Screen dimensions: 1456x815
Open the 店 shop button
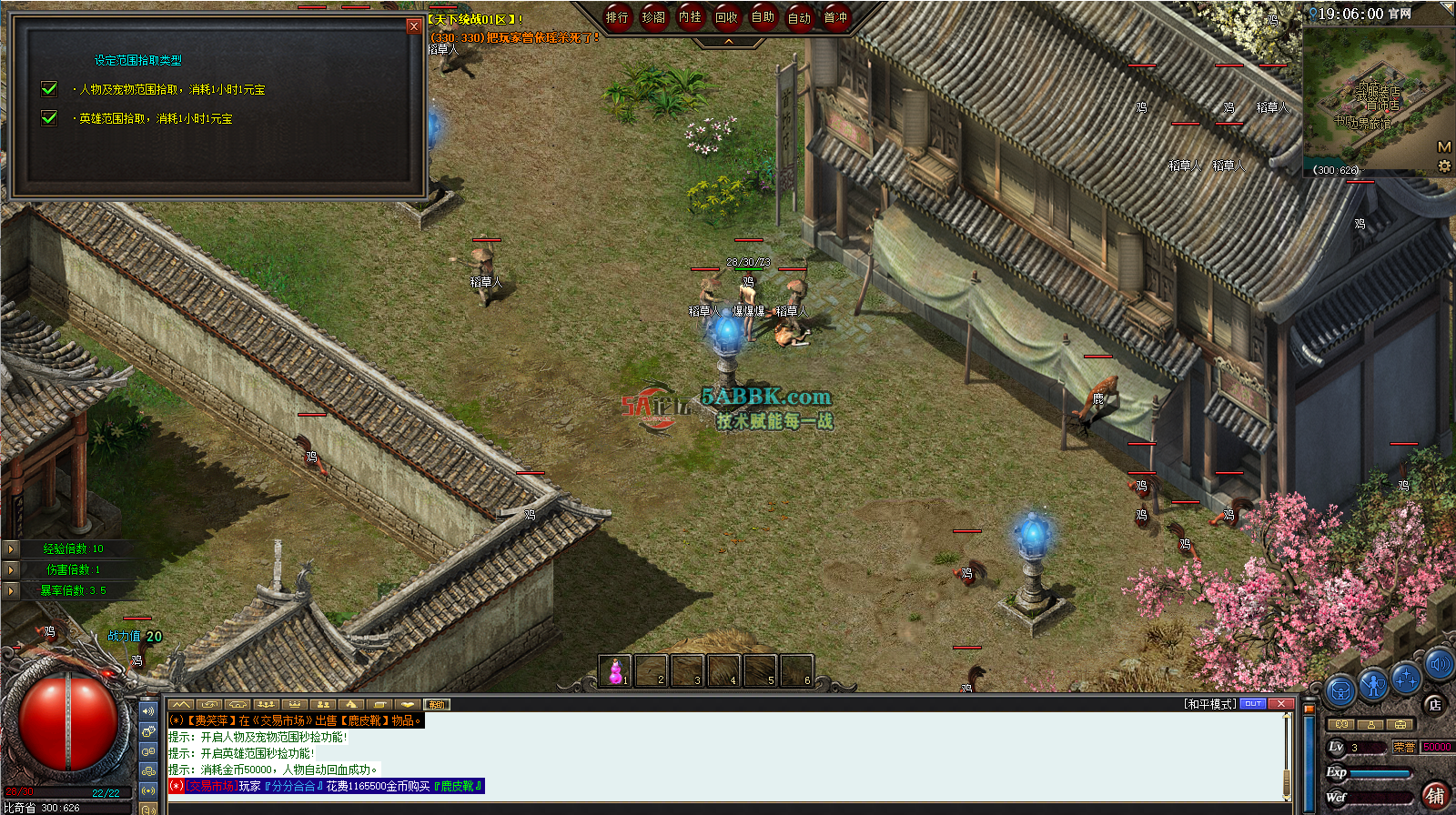(x=1434, y=704)
